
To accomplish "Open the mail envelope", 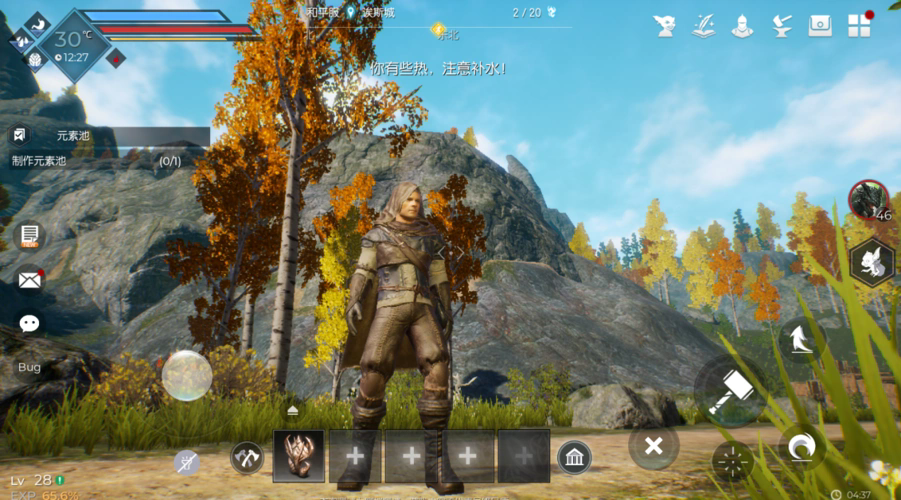I will tap(30, 279).
